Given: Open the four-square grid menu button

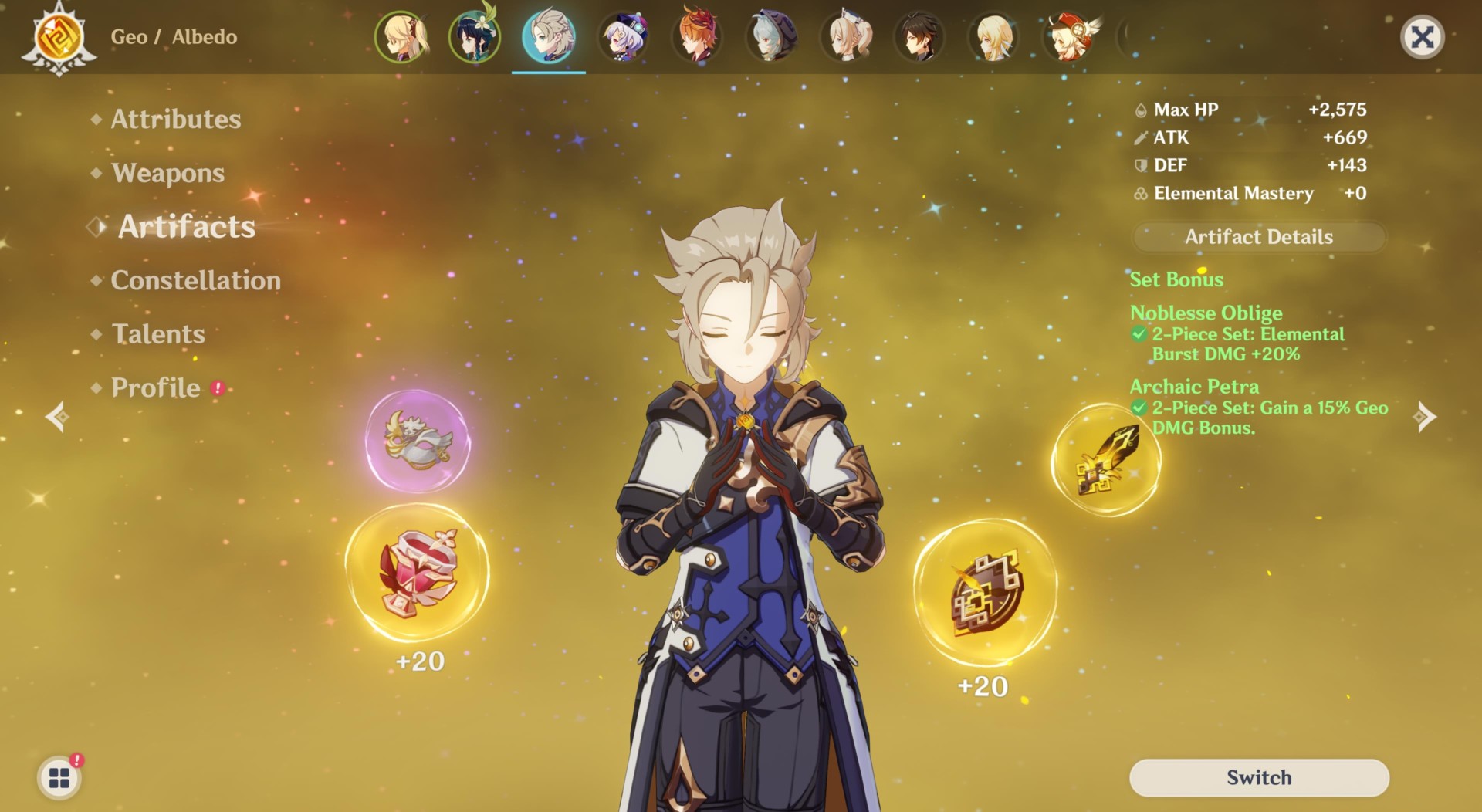Looking at the screenshot, I should click(59, 777).
